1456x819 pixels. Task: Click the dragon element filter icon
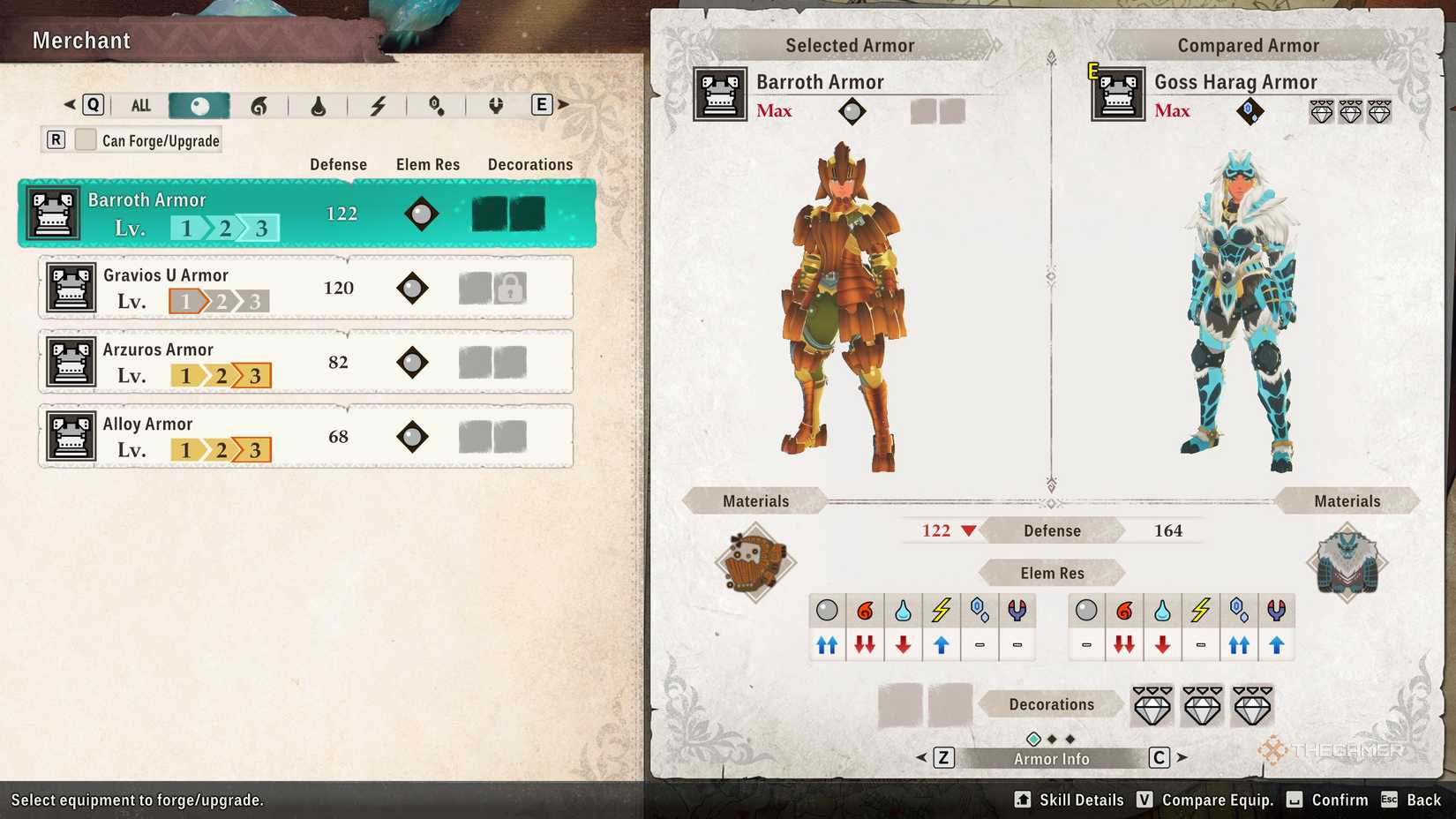(495, 104)
